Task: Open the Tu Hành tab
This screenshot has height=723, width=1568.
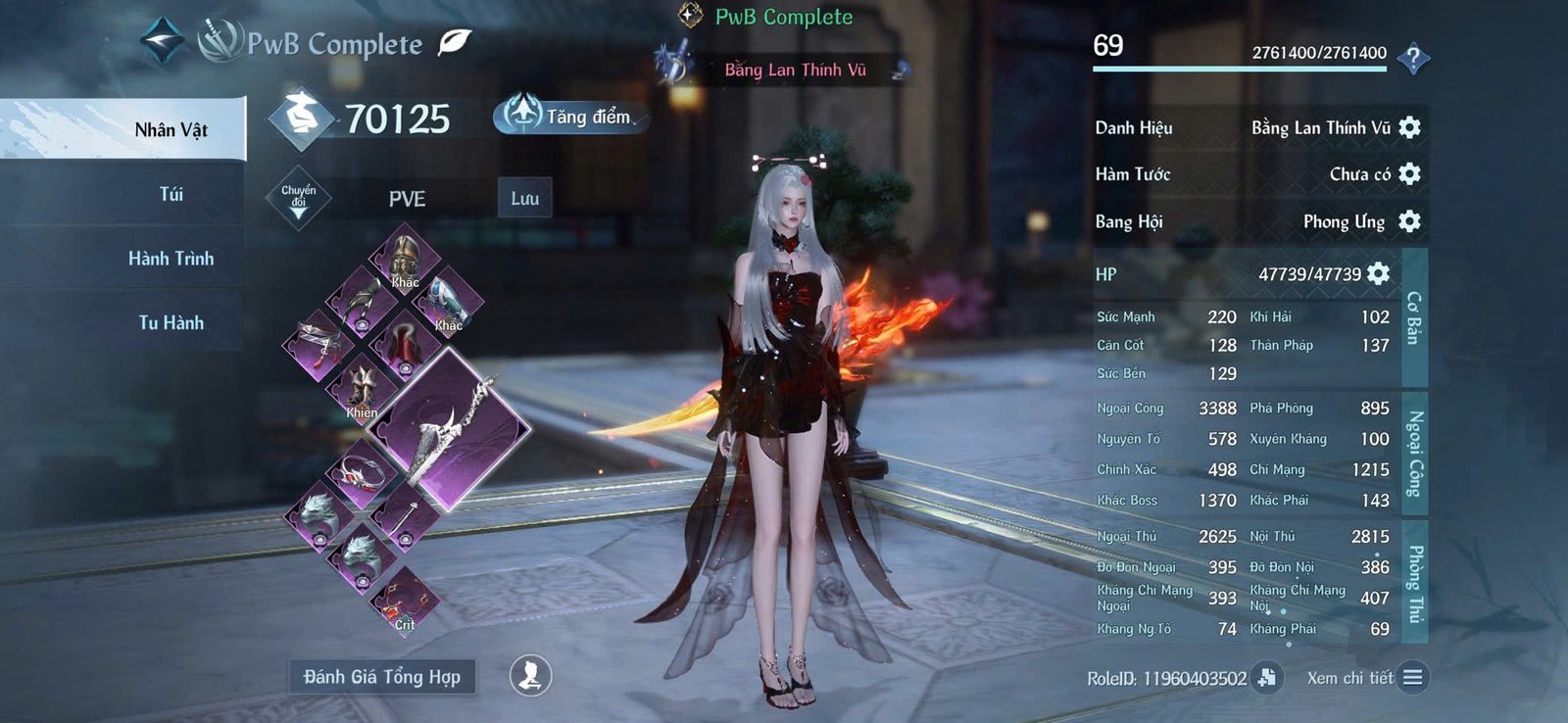Action: click(x=171, y=321)
